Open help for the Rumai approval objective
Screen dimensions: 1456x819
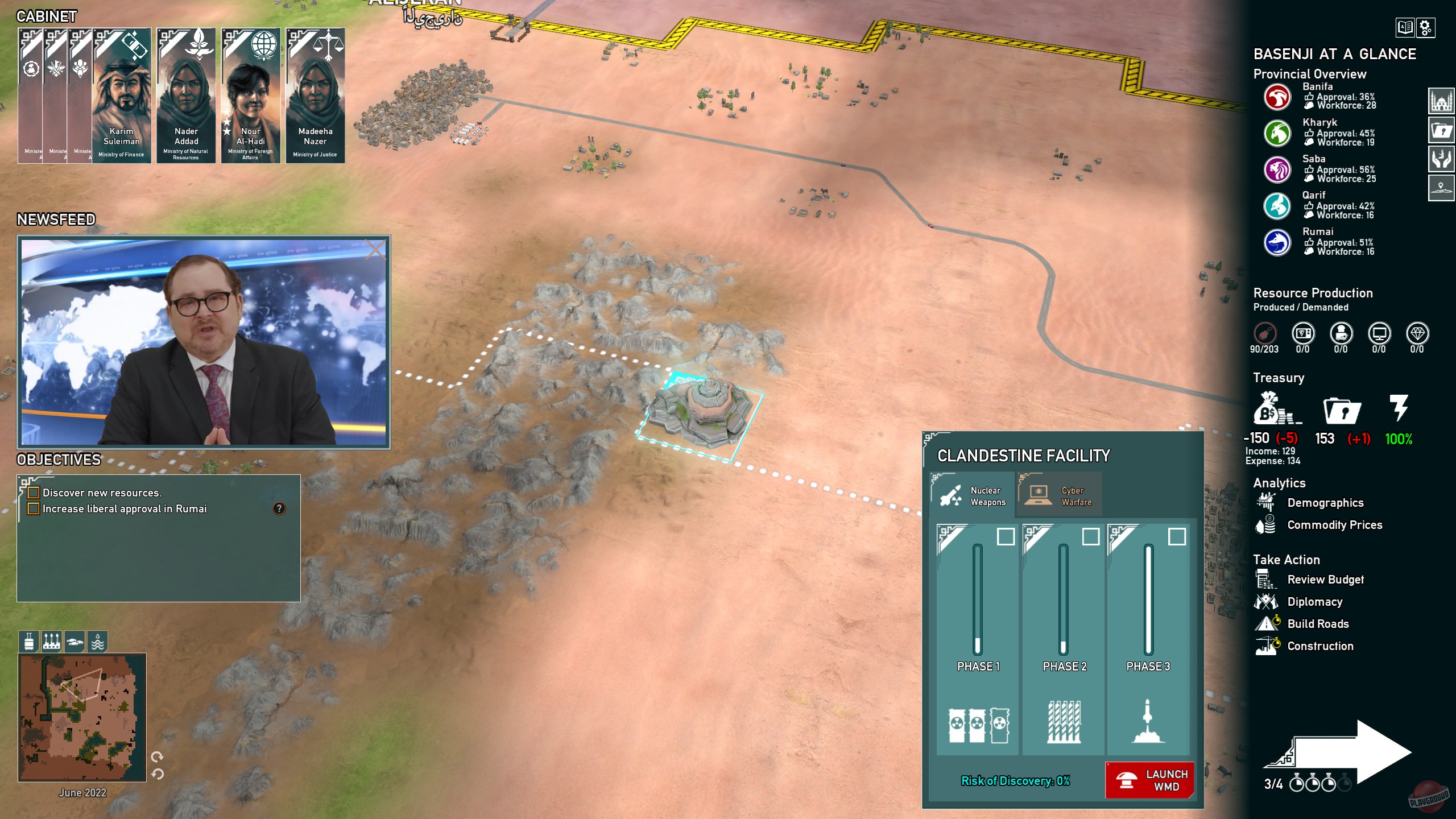tap(278, 508)
